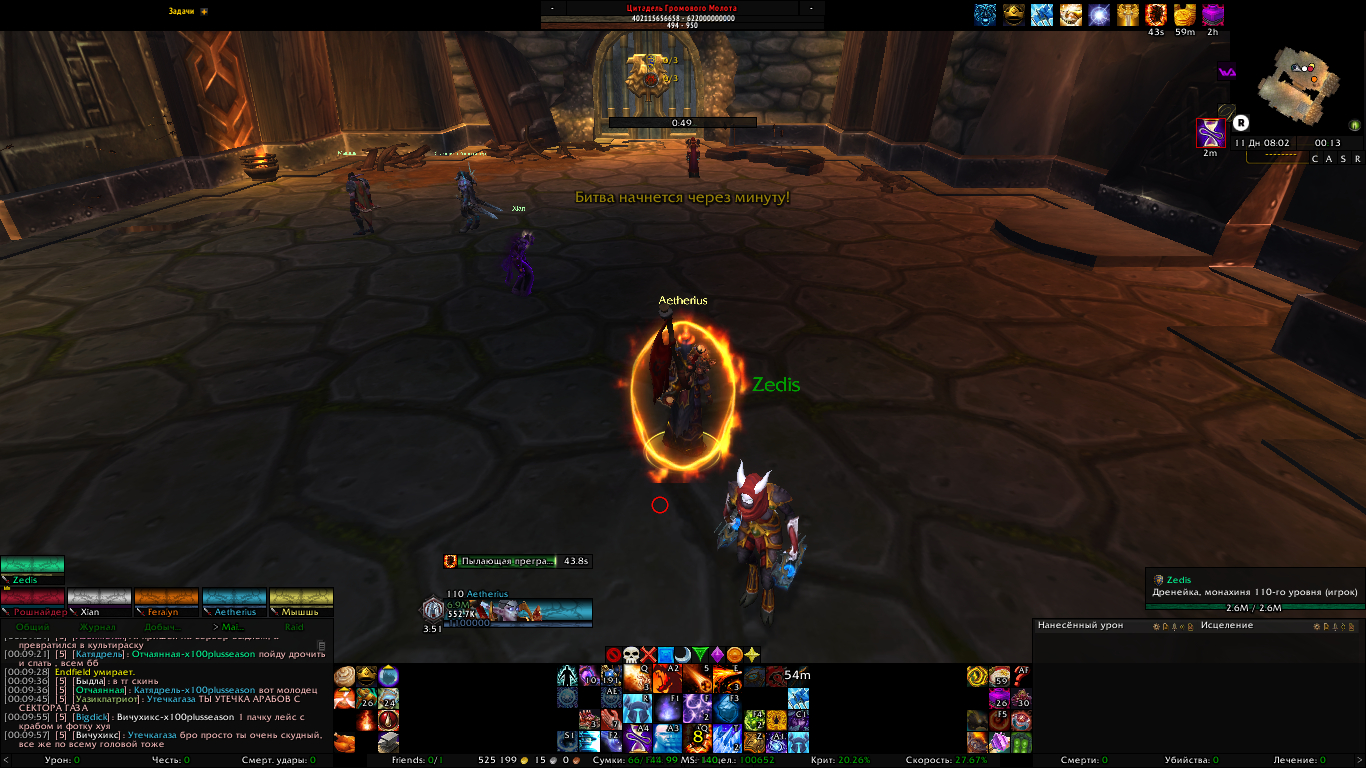
Task: Select the green triangle raid marker
Action: (700, 655)
